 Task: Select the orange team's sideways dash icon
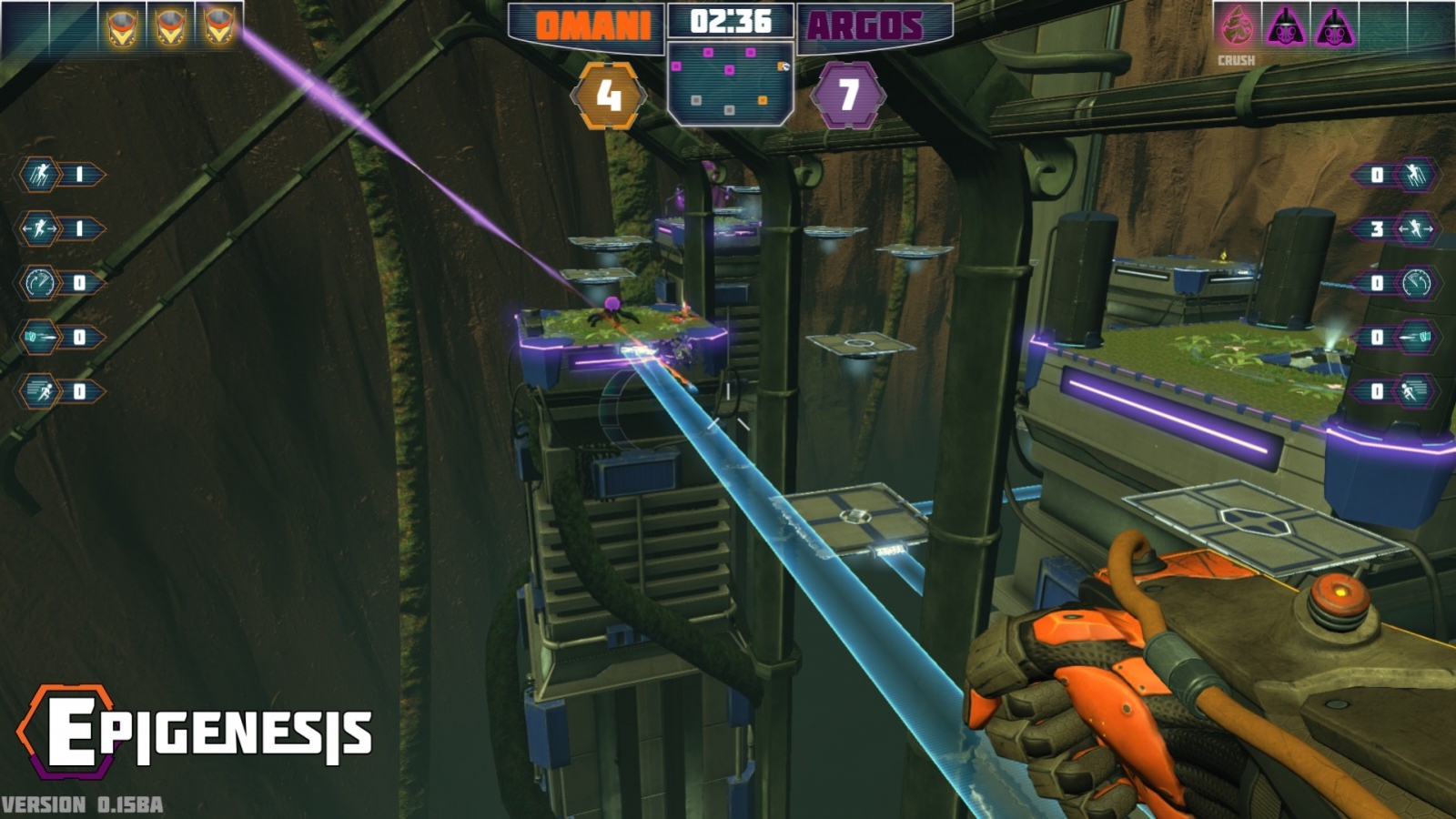39,228
